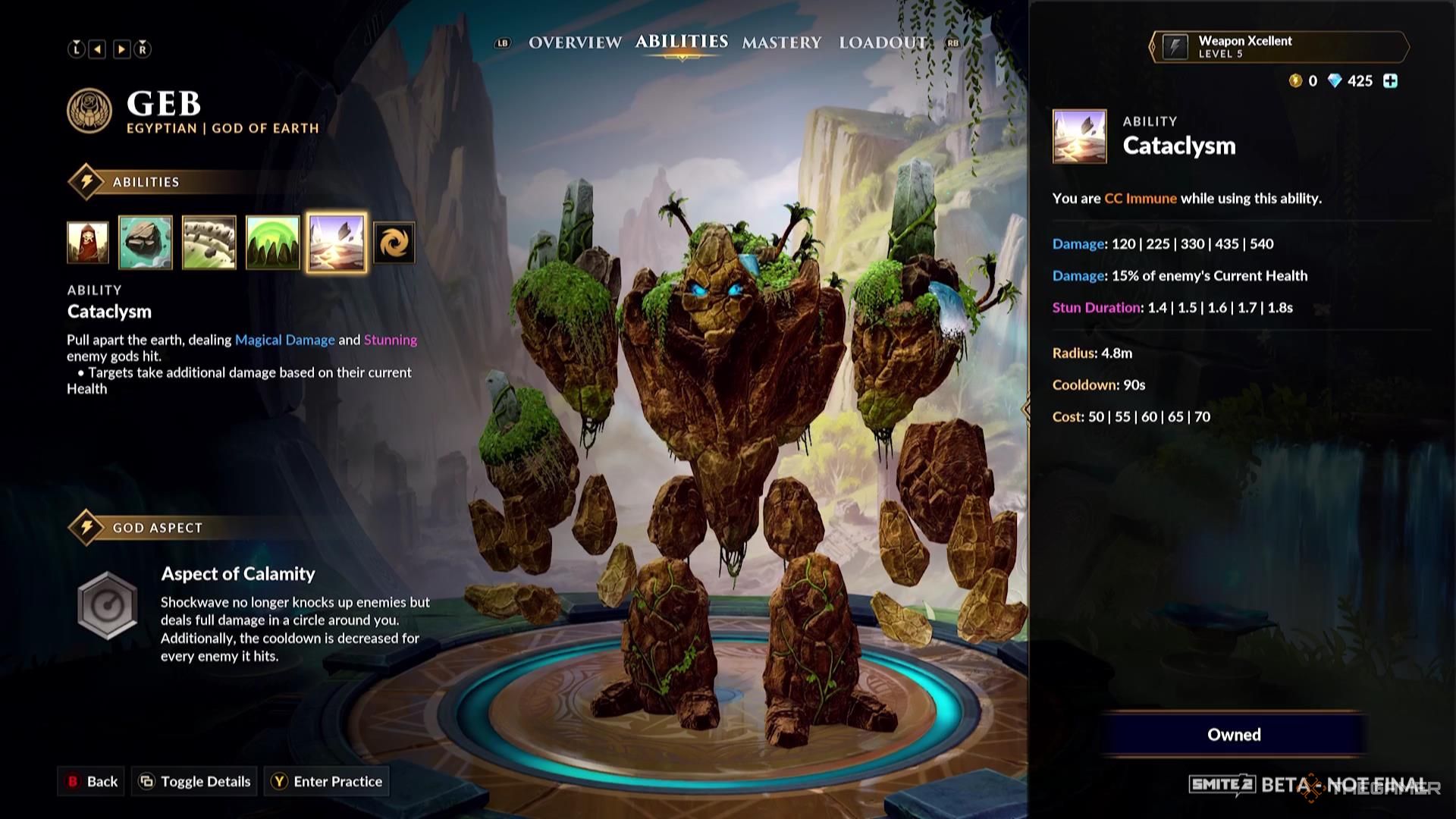Click the Weapon Xcellent Level 5 banner

[x=1279, y=47]
